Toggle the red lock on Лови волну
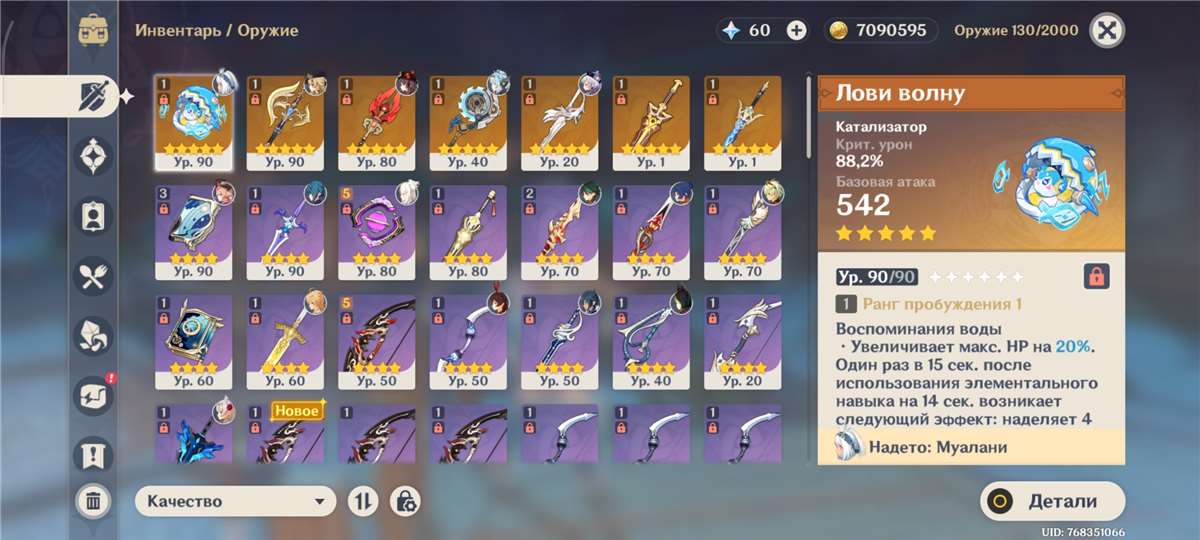This screenshot has width=1200, height=540. click(x=1095, y=276)
